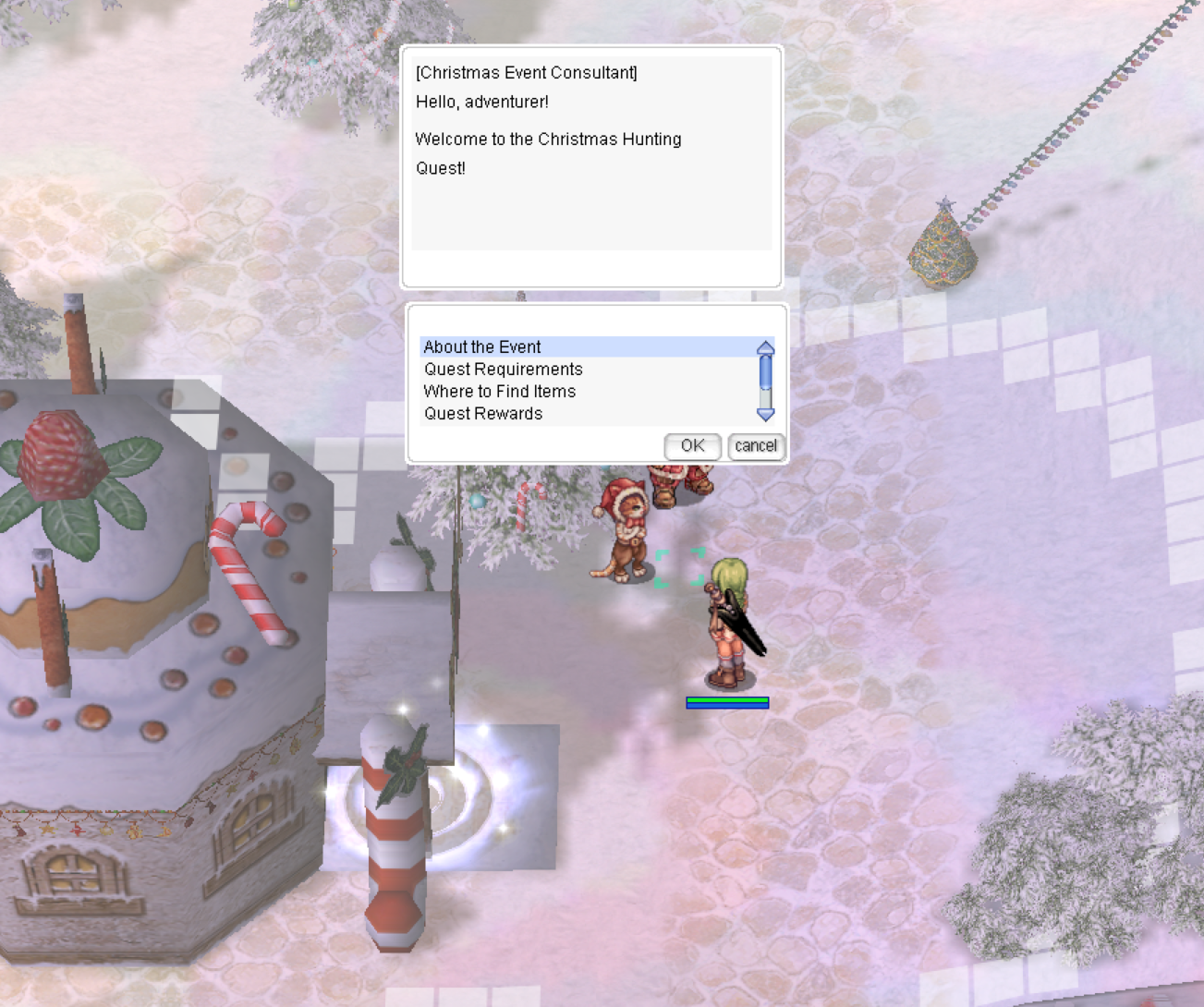
Task: Click the dialog text Welcome to the Christmas Hunting
Action: [x=549, y=139]
